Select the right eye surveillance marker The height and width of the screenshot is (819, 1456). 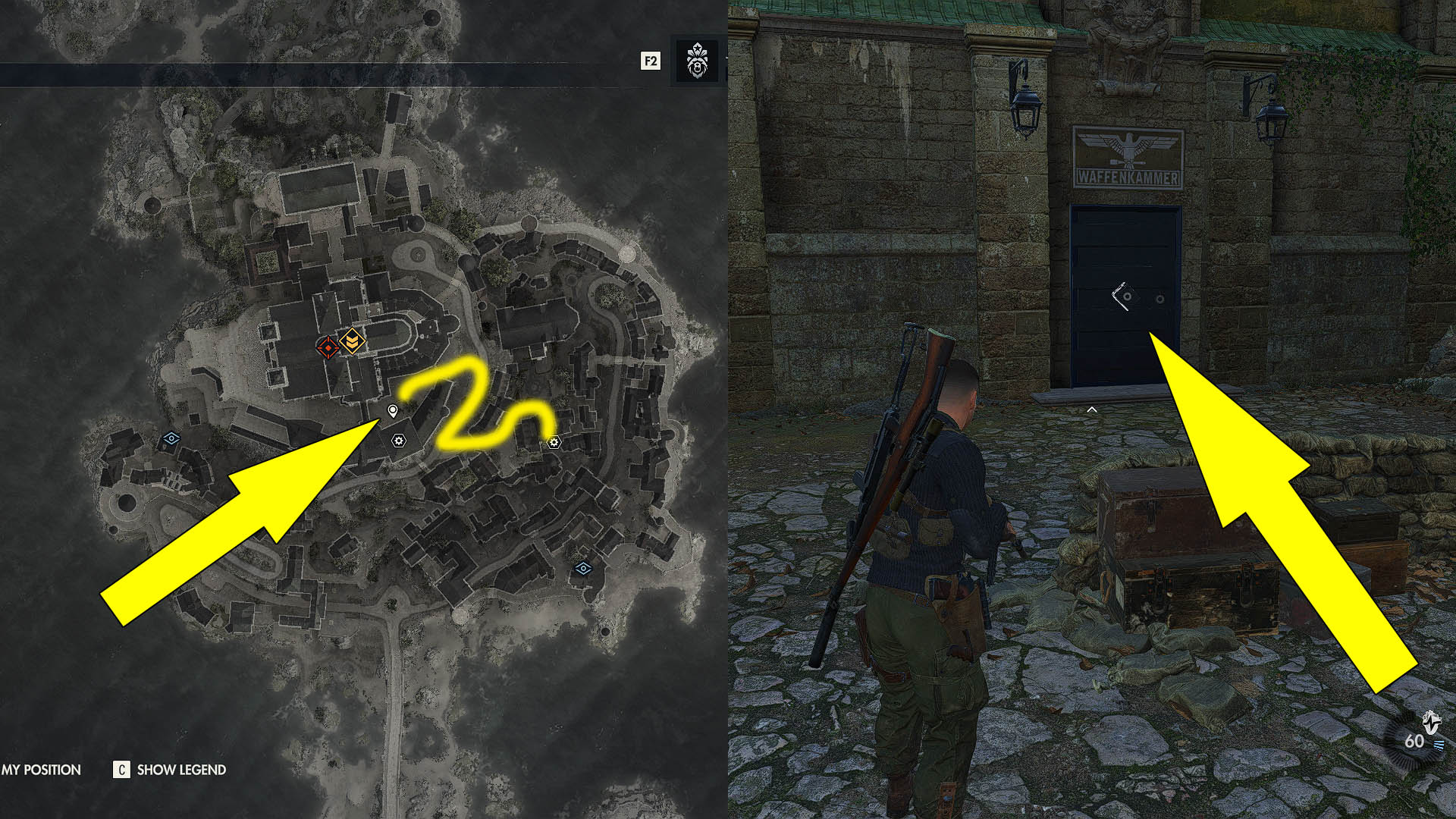coord(584,570)
